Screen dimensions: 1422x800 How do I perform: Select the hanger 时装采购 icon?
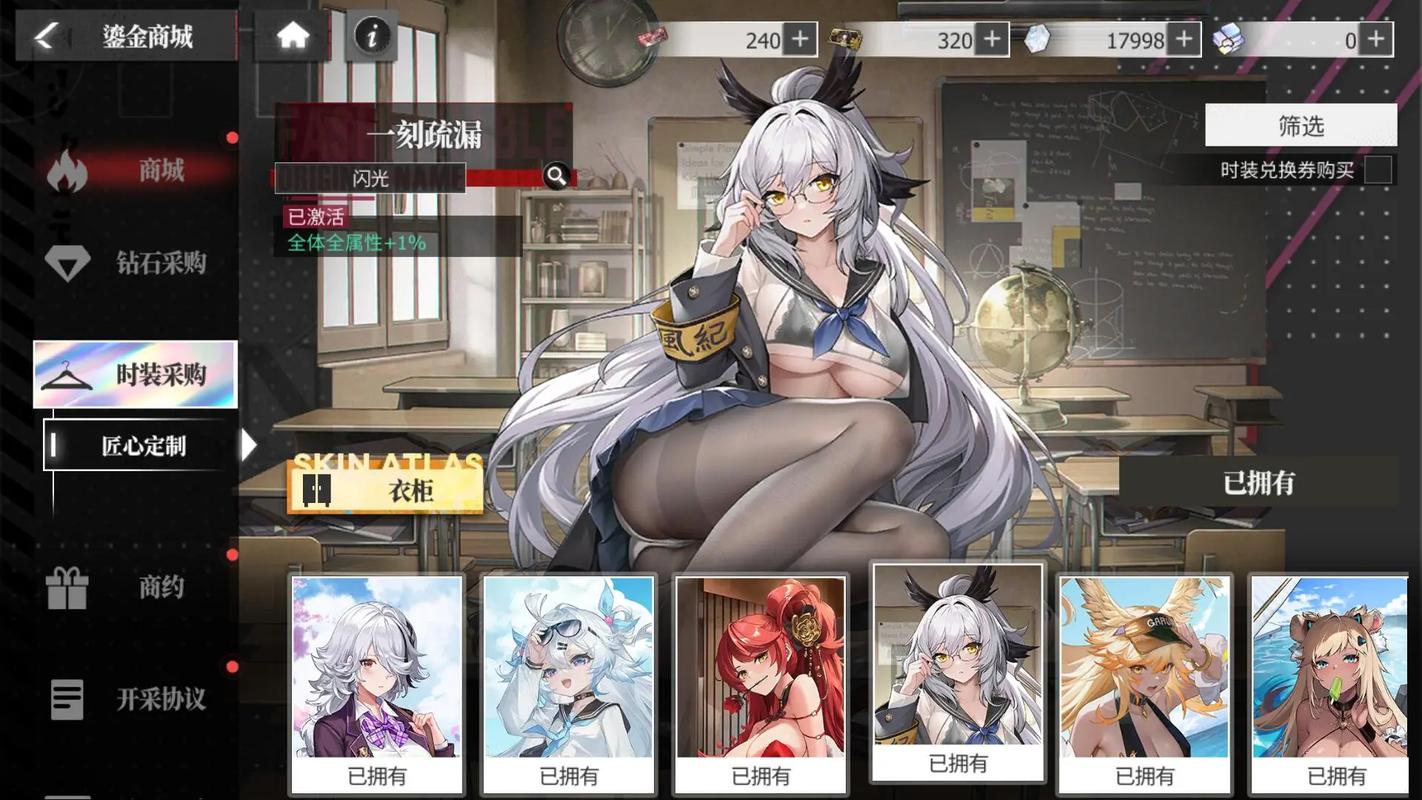[x=68, y=375]
